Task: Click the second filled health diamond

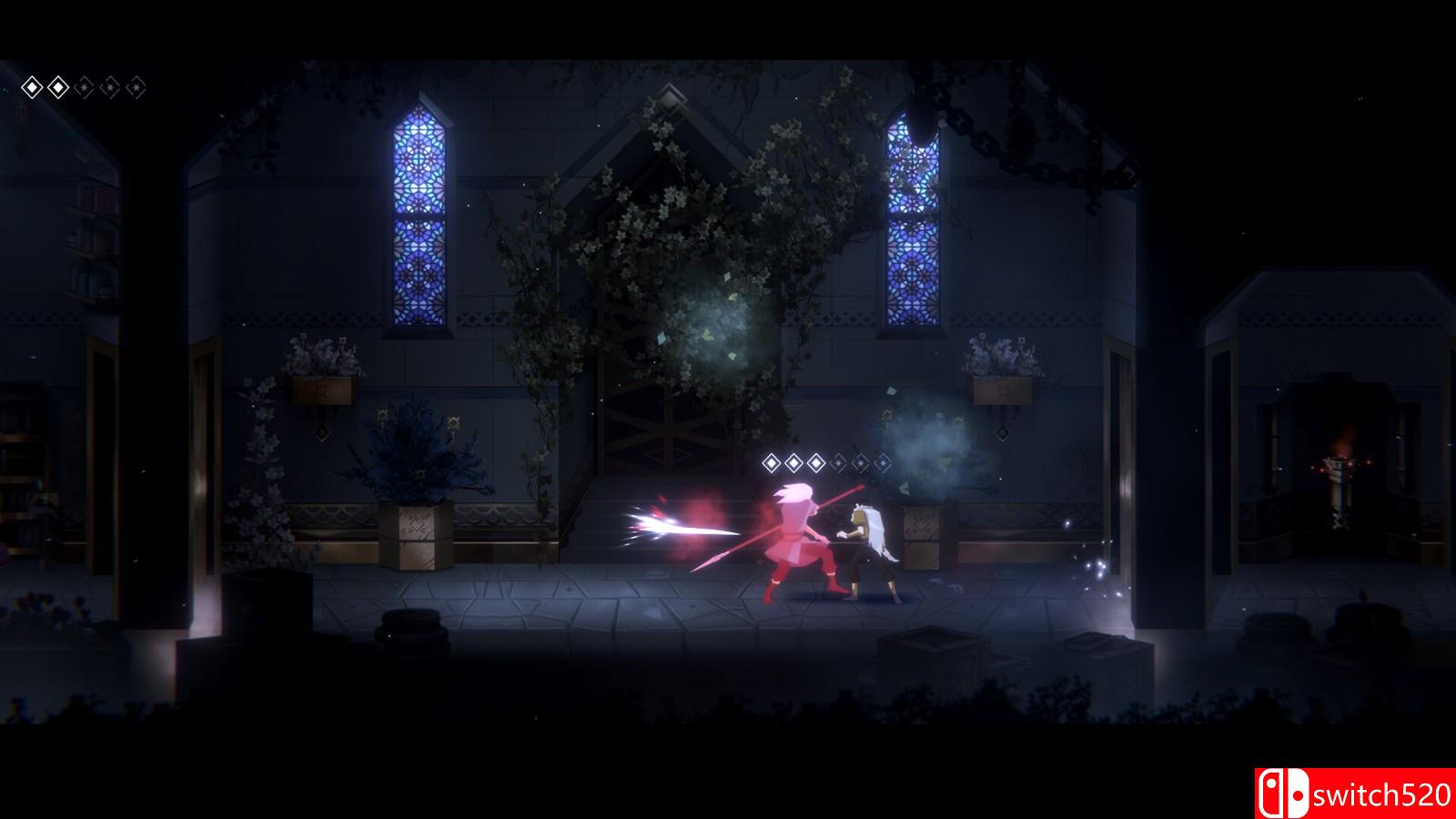Action: click(x=58, y=87)
